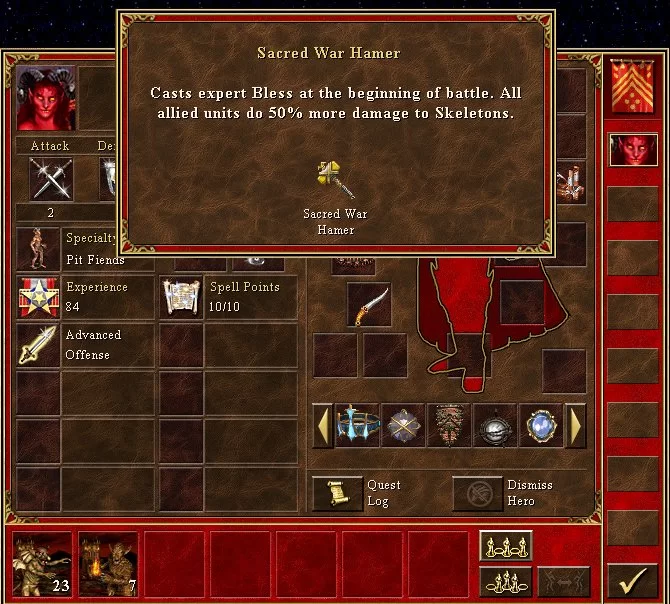Click the Dismiss Hero button
Image resolution: width=670 pixels, height=604 pixels.
click(x=477, y=493)
